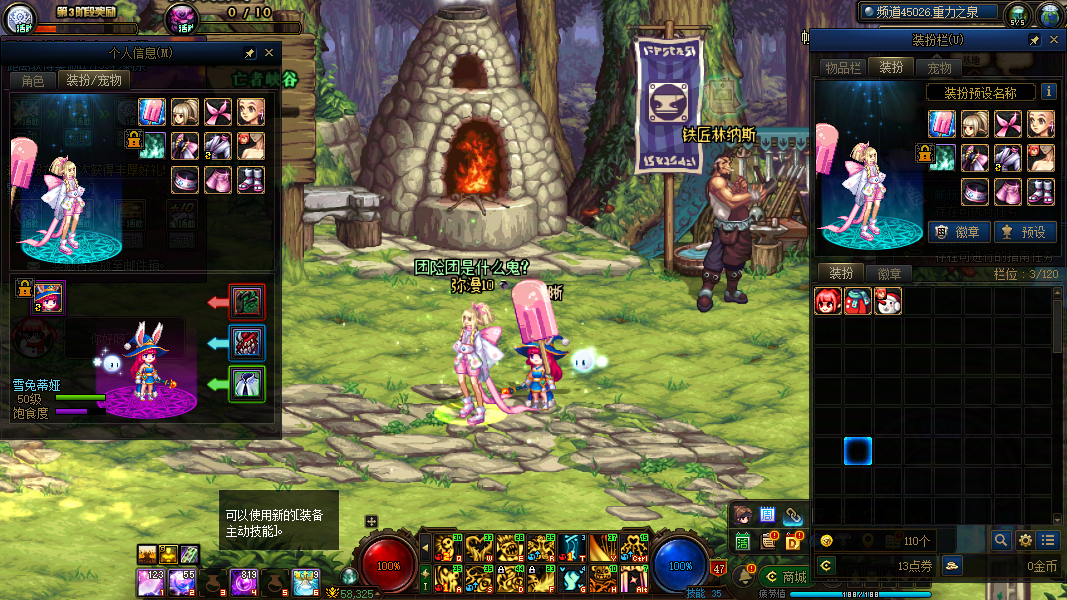Open inventory settings gear button

point(1025,541)
